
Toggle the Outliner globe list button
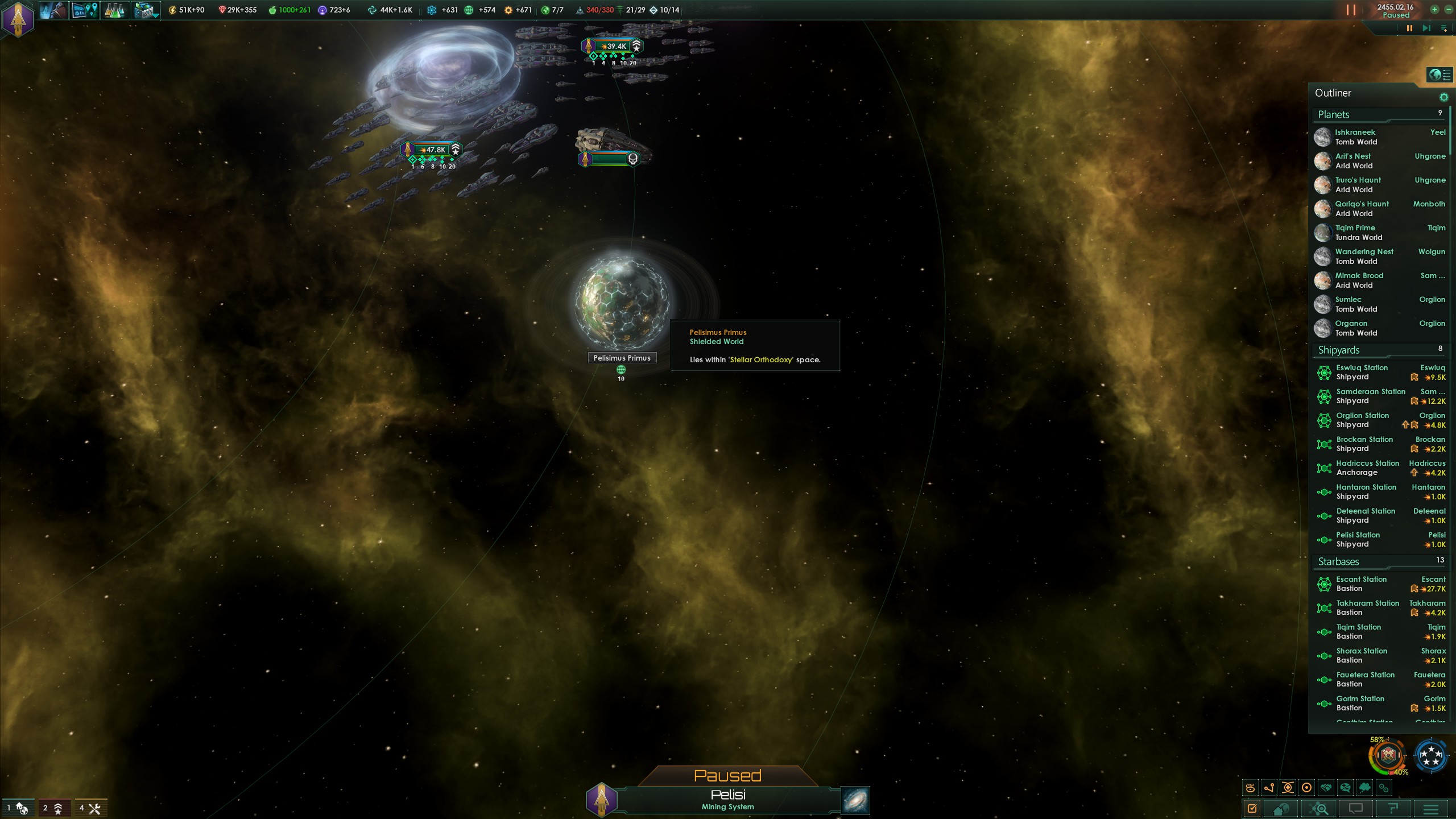point(1440,75)
